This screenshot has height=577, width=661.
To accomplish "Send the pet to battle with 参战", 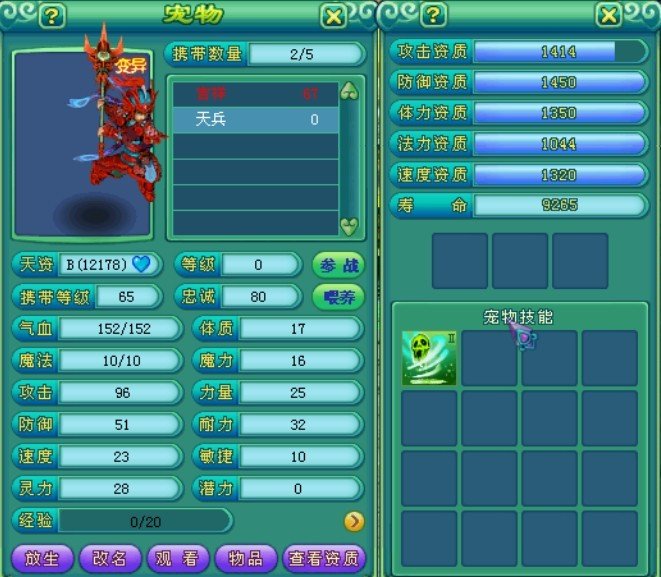I will (338, 265).
